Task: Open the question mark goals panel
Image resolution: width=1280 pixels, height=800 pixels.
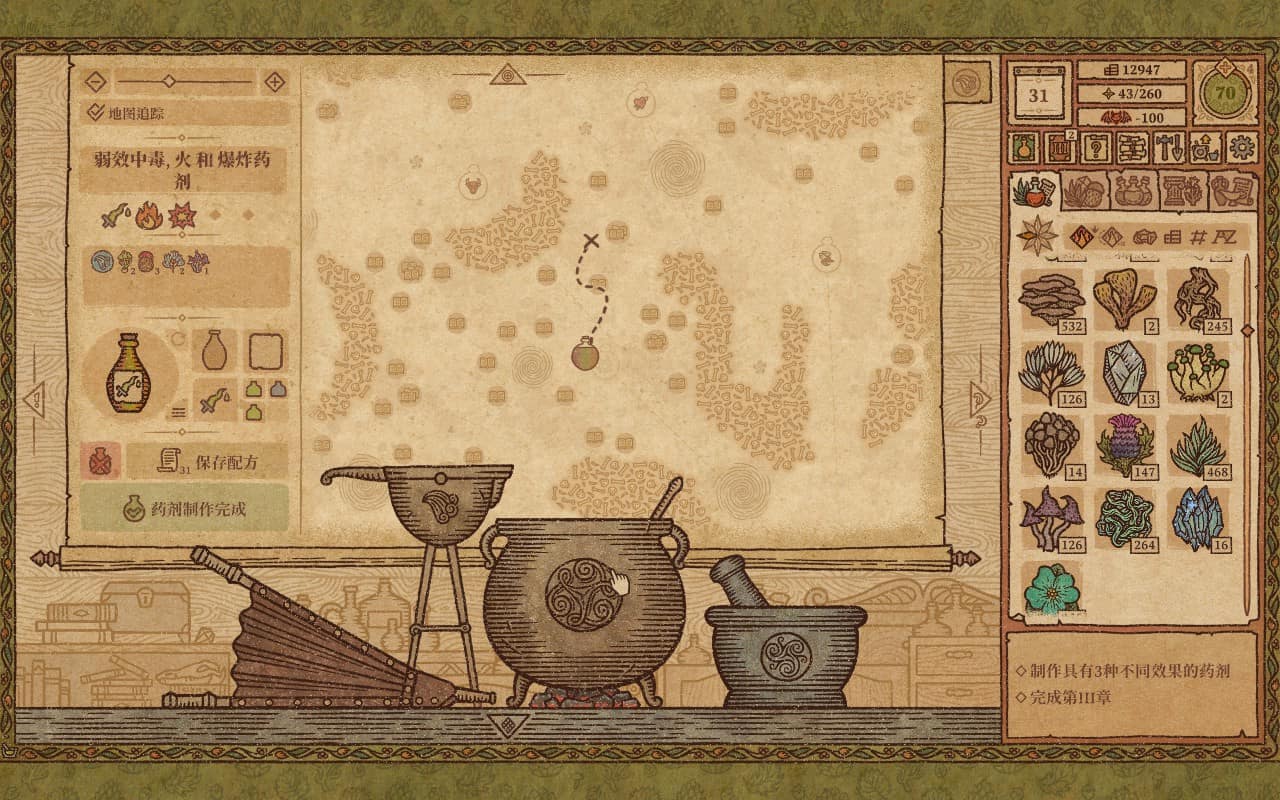Action: tap(1097, 148)
